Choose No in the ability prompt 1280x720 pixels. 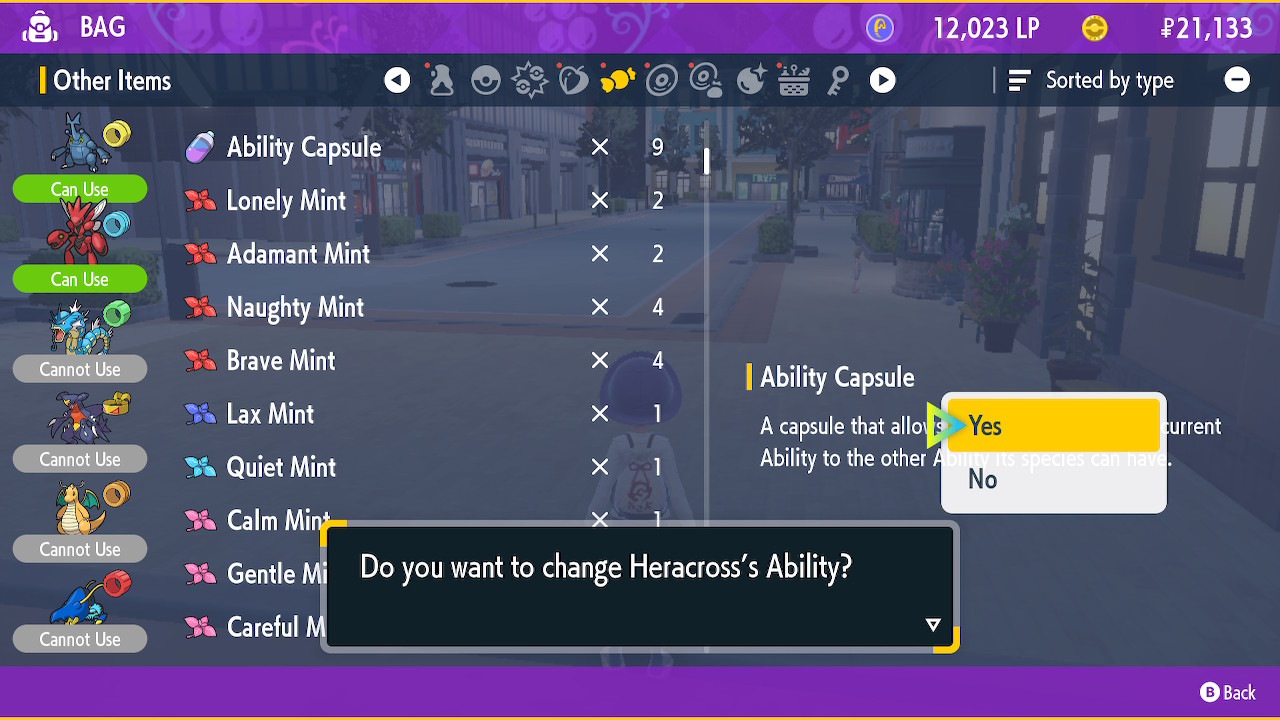tap(1053, 480)
